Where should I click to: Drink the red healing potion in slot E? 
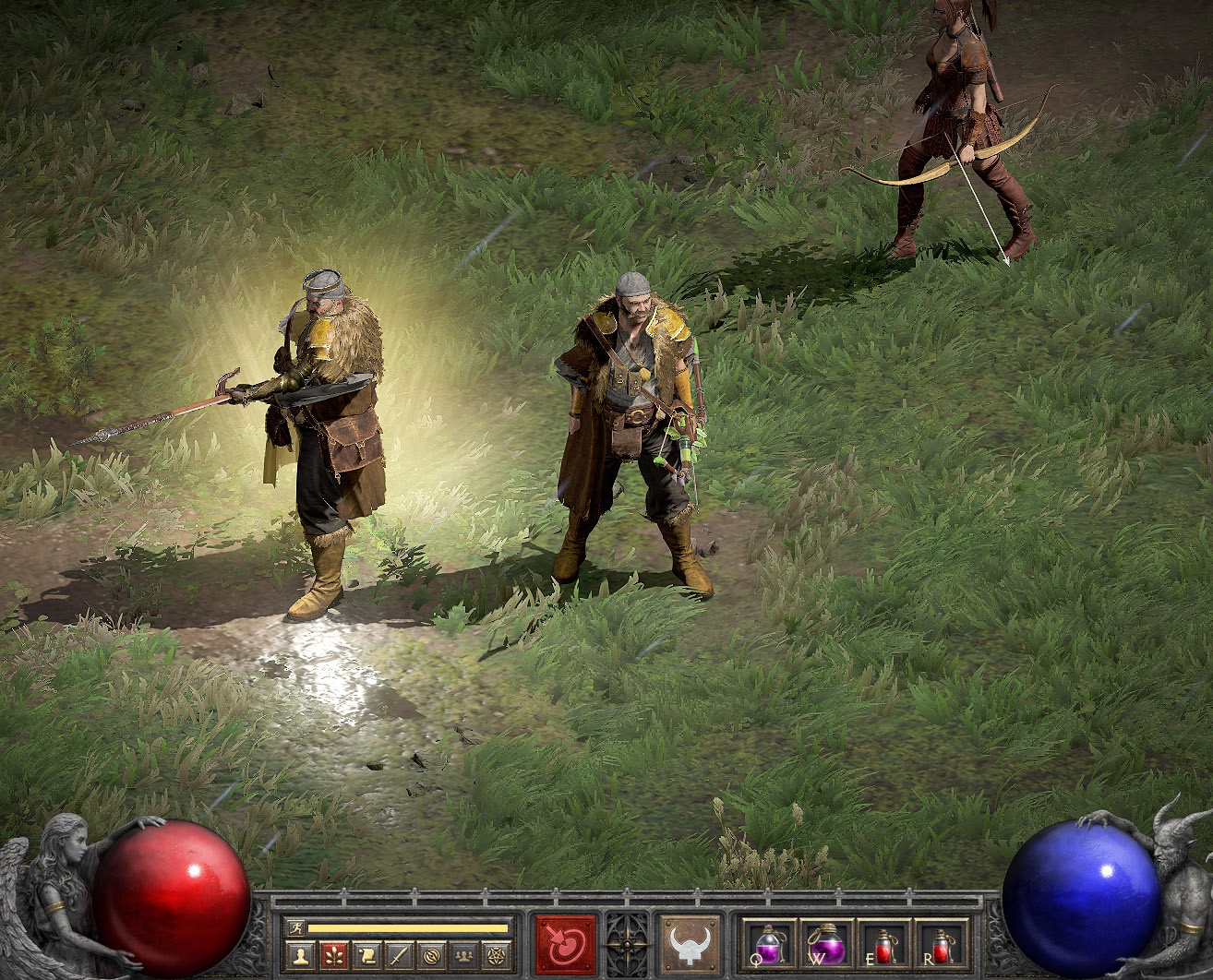click(884, 944)
